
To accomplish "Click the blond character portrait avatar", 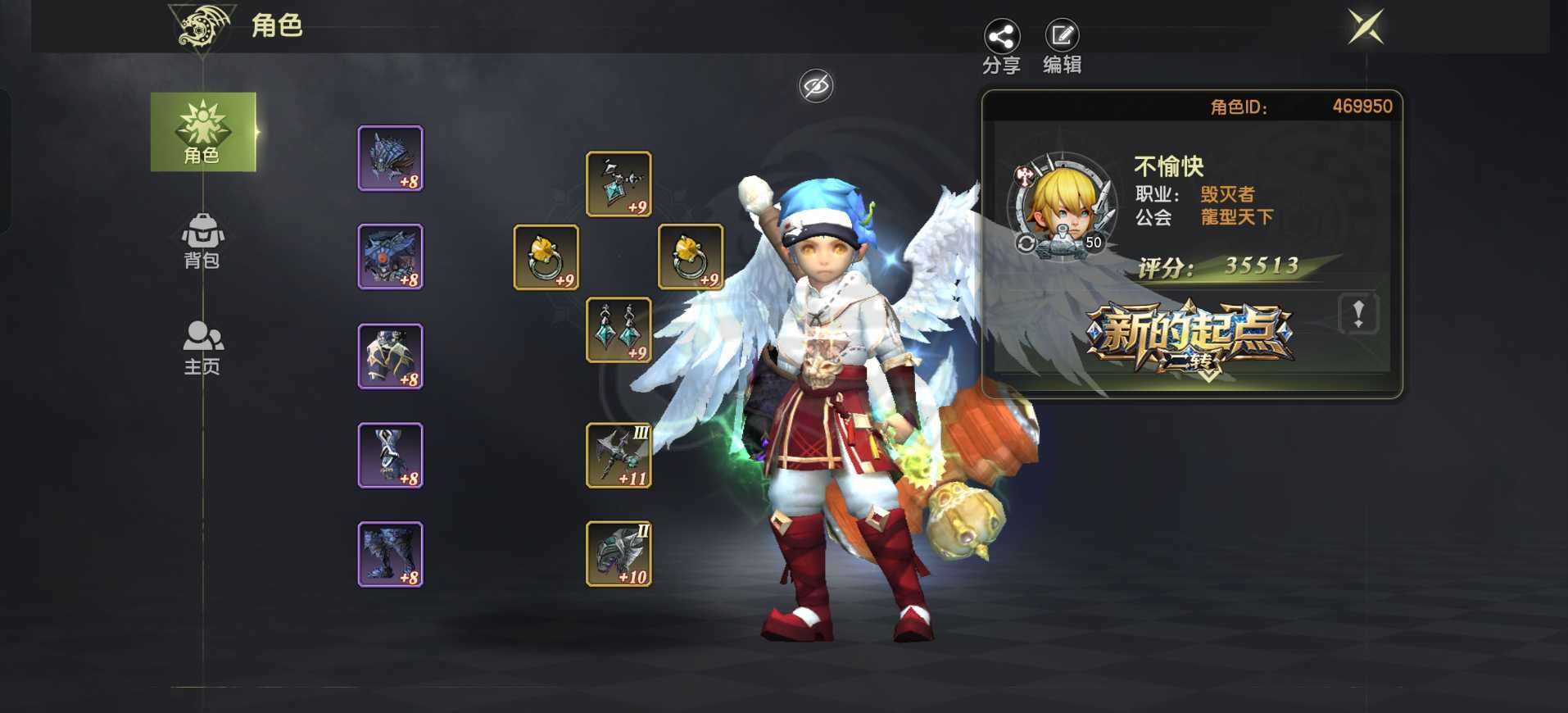I will [1062, 205].
